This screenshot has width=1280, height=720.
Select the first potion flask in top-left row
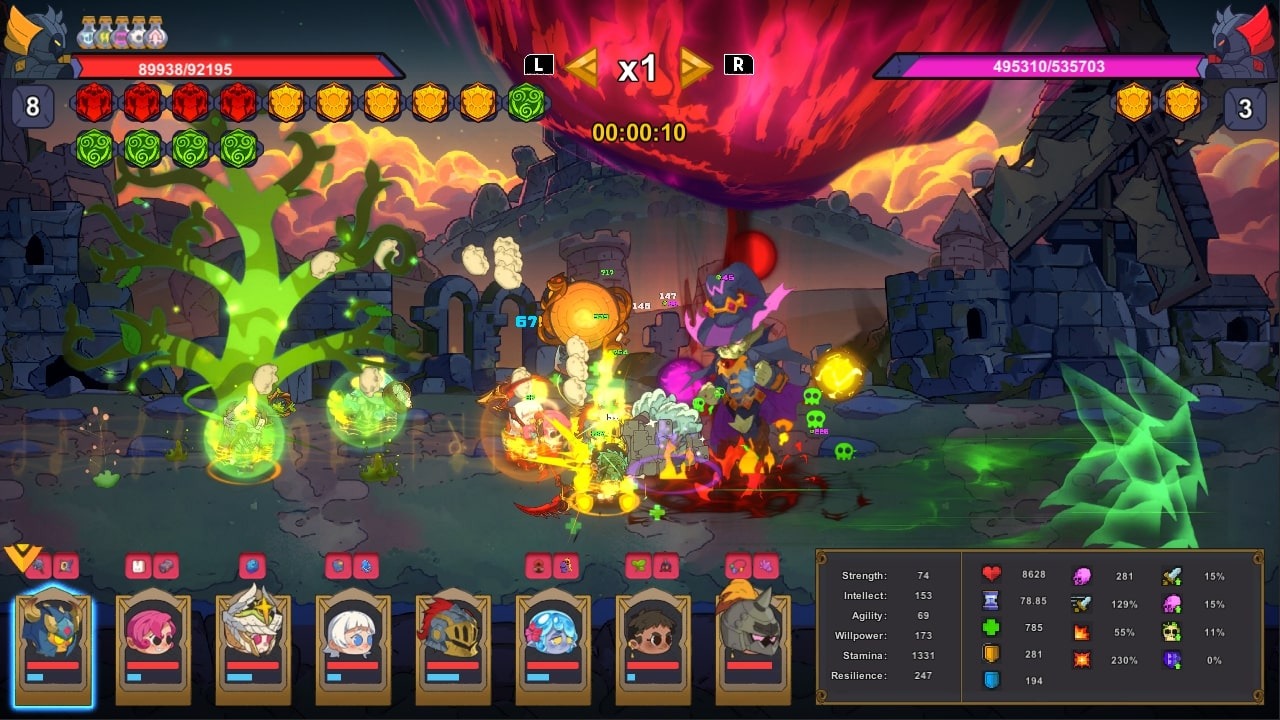tap(87, 34)
